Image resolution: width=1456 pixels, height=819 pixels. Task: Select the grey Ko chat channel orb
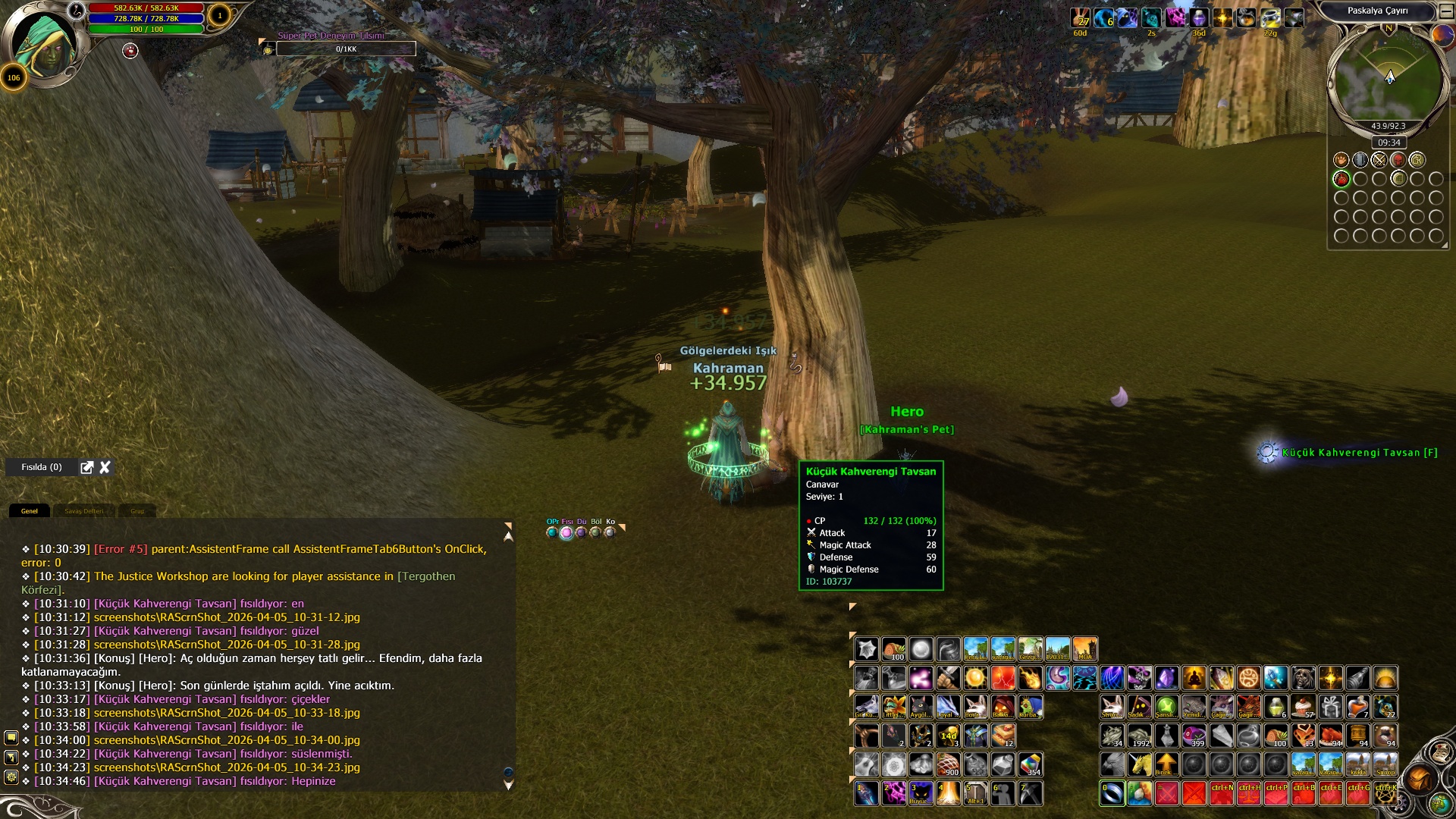610,532
